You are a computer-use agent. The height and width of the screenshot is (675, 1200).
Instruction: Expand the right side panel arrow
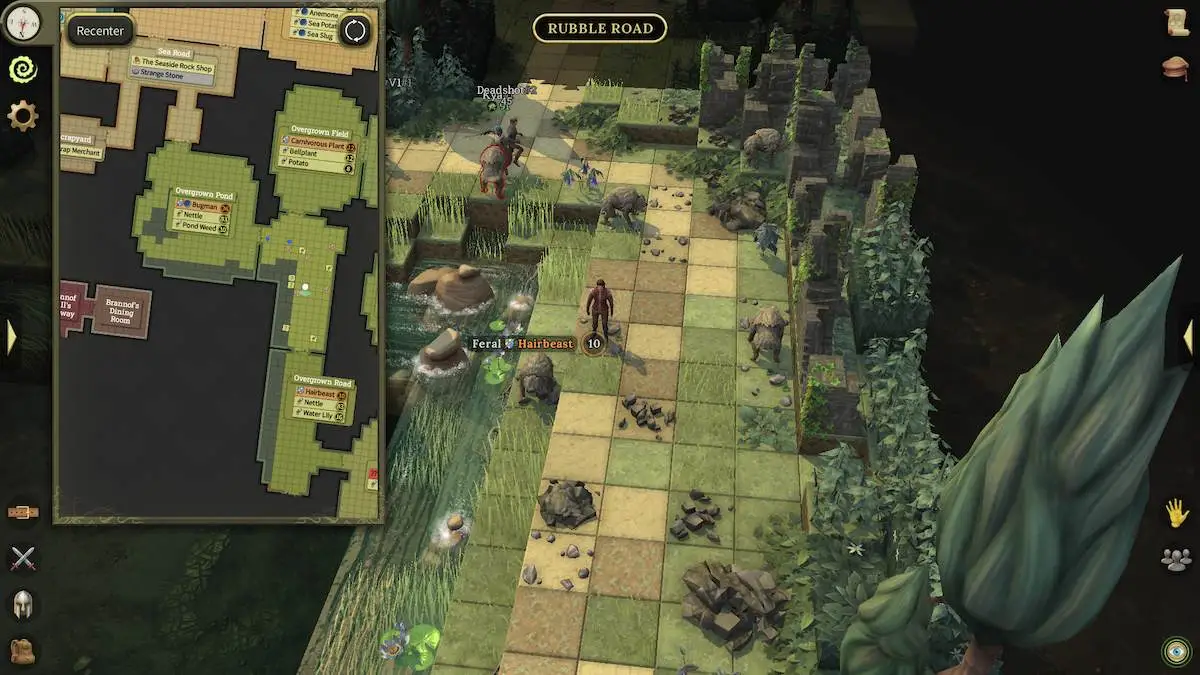pyautogui.click(x=1188, y=337)
